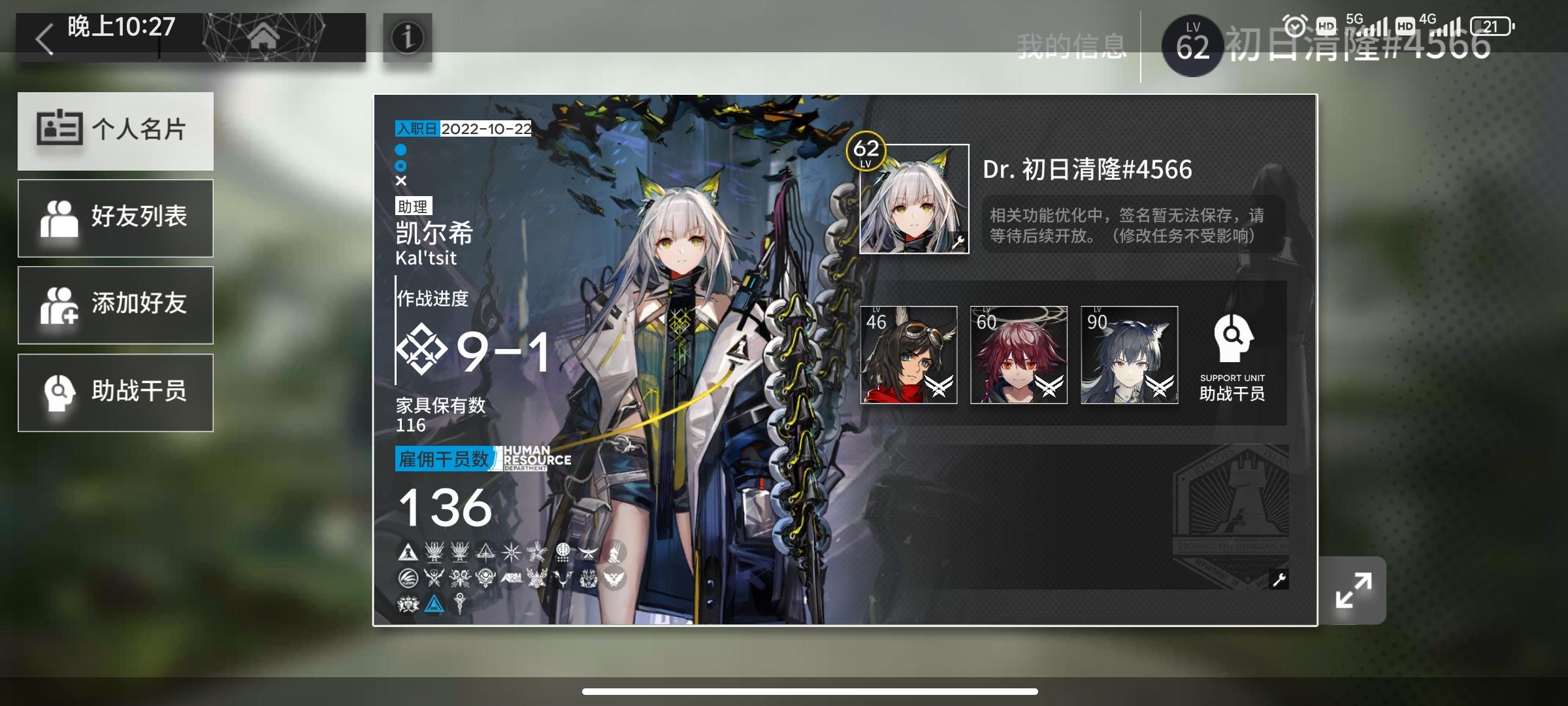Select the 添加好友 add friend option
The image size is (1568, 706).
click(x=116, y=305)
